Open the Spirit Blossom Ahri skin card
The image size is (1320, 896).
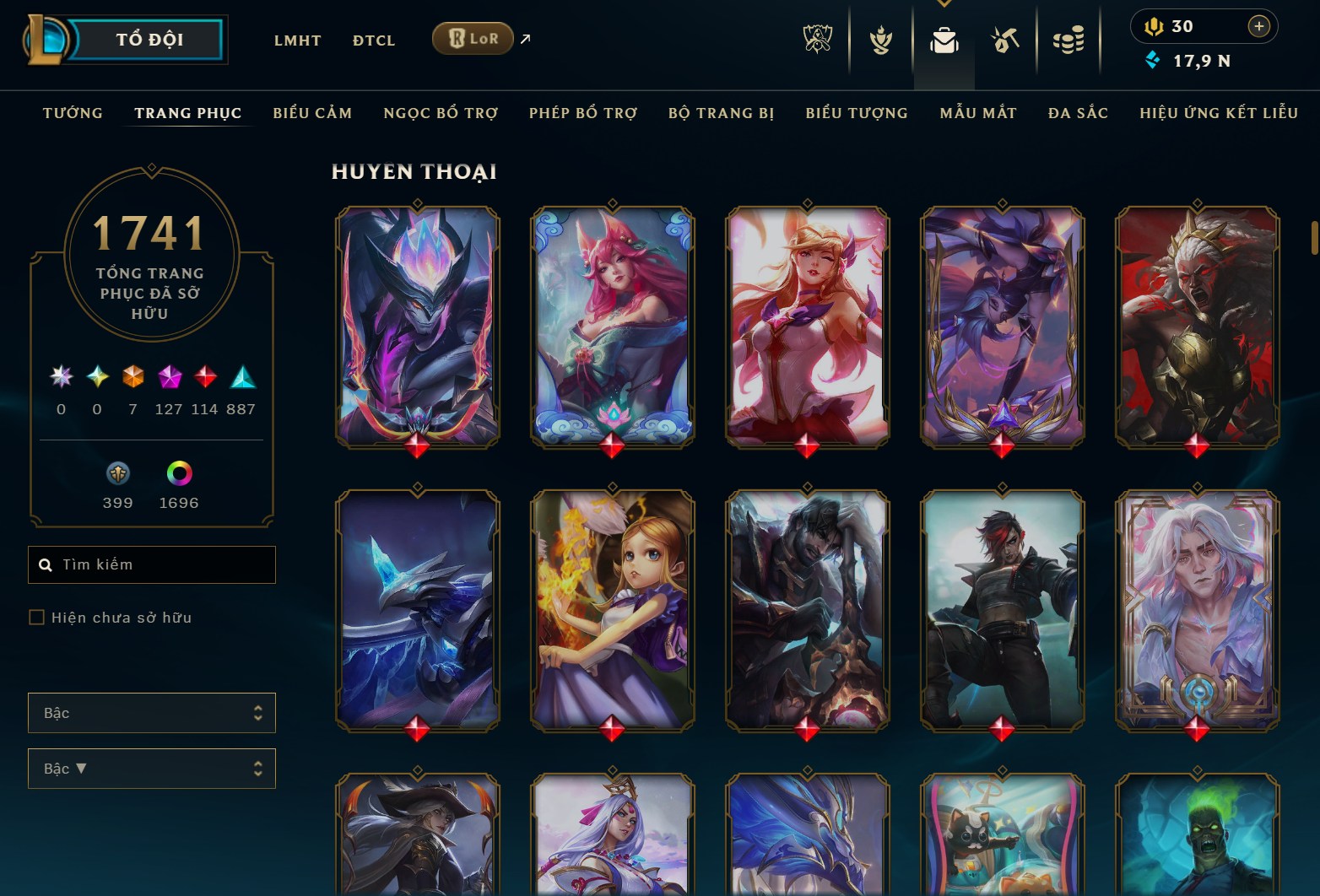point(611,329)
